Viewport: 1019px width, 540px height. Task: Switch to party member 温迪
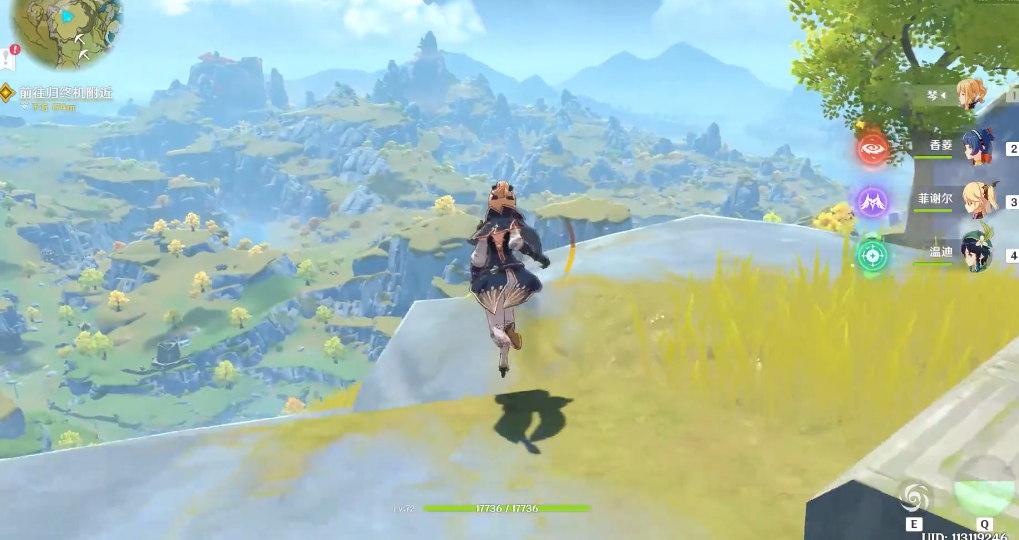976,251
